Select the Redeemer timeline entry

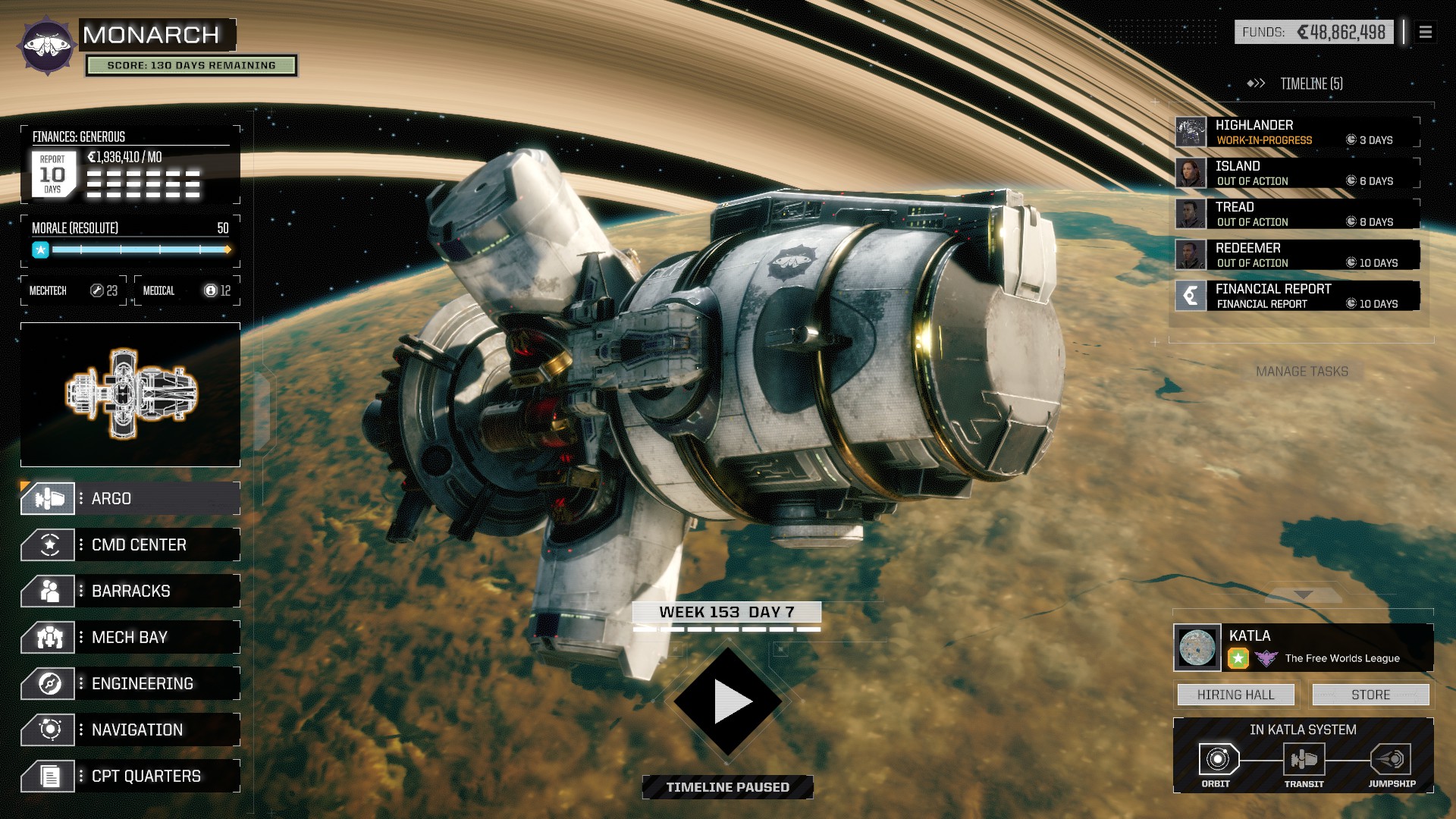tap(1297, 255)
